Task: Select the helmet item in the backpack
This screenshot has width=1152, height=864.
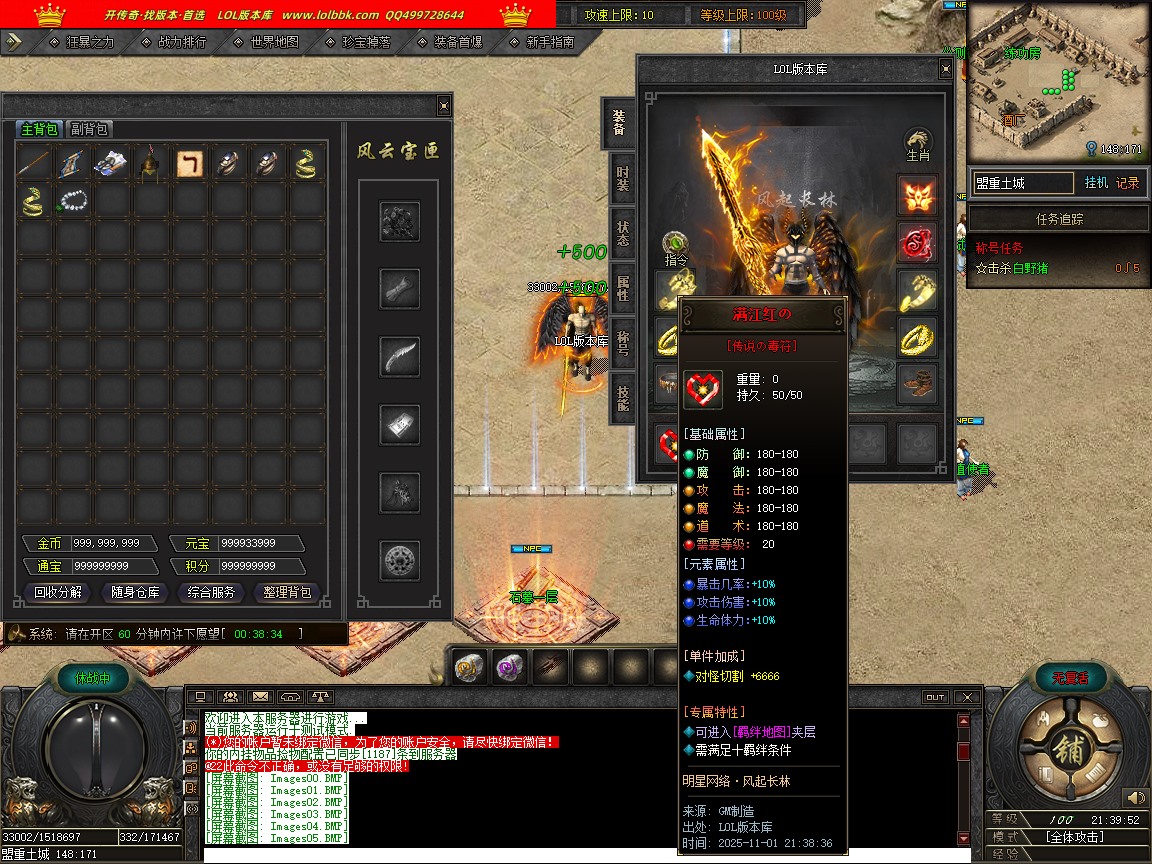Action: [151, 163]
